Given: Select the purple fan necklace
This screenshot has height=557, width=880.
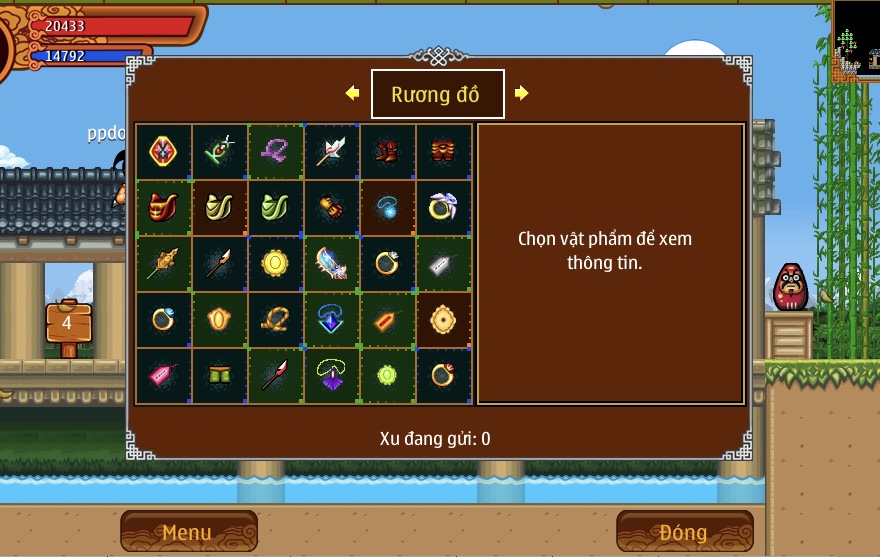Looking at the screenshot, I should point(331,376).
